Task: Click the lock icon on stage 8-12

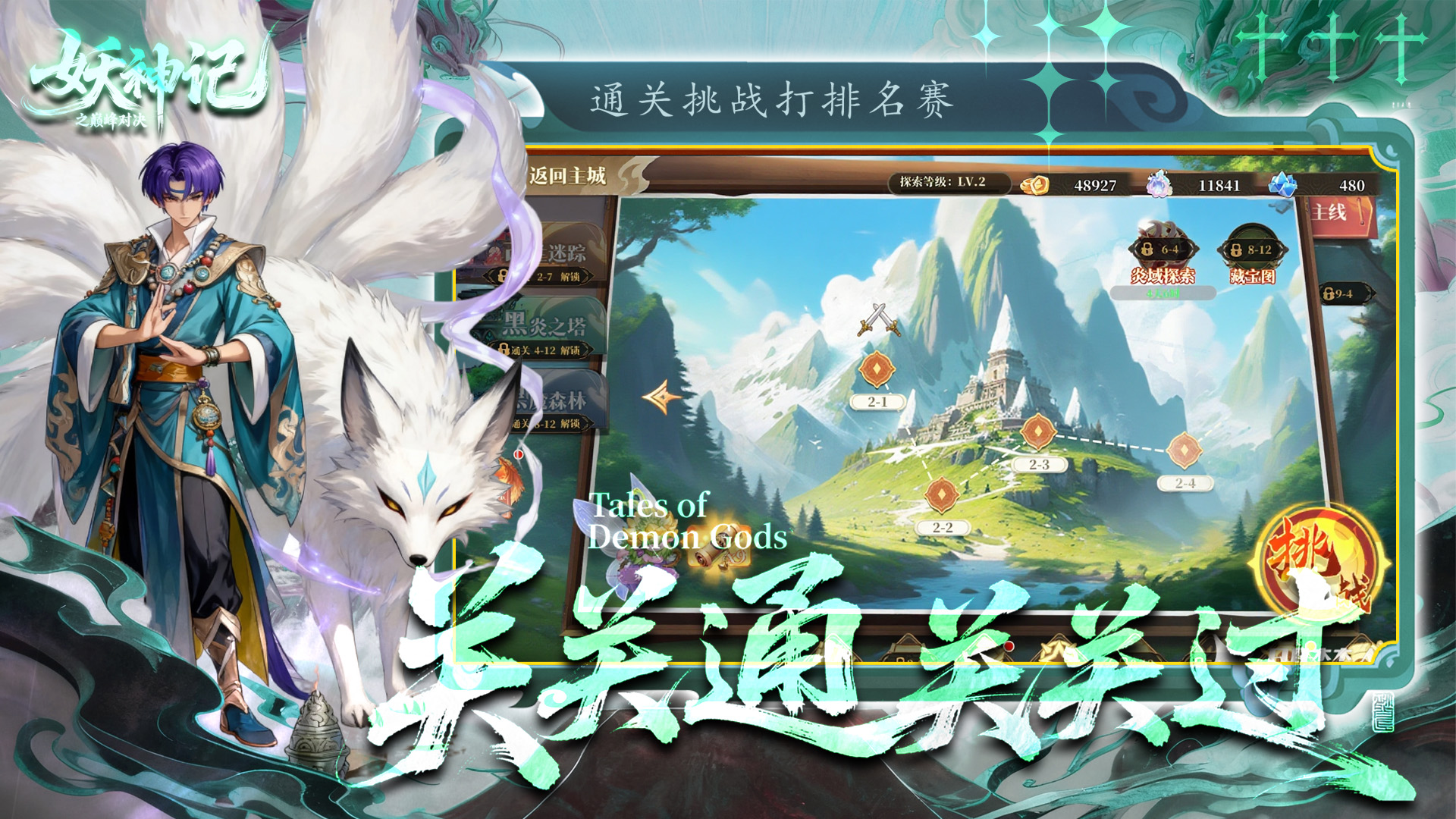Action: pos(1235,249)
